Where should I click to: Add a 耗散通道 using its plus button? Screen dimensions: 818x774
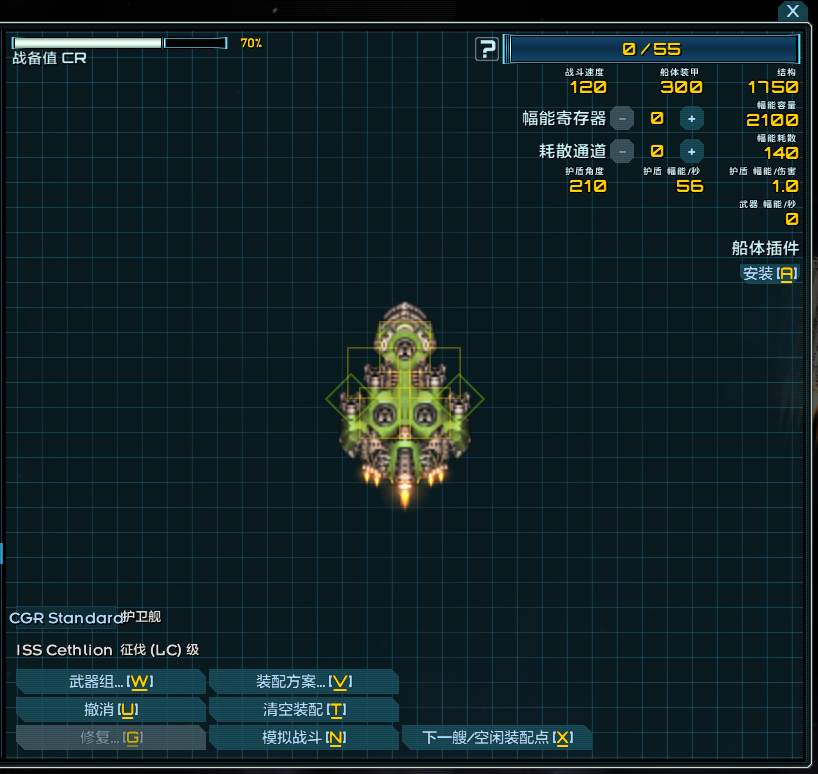tap(691, 151)
